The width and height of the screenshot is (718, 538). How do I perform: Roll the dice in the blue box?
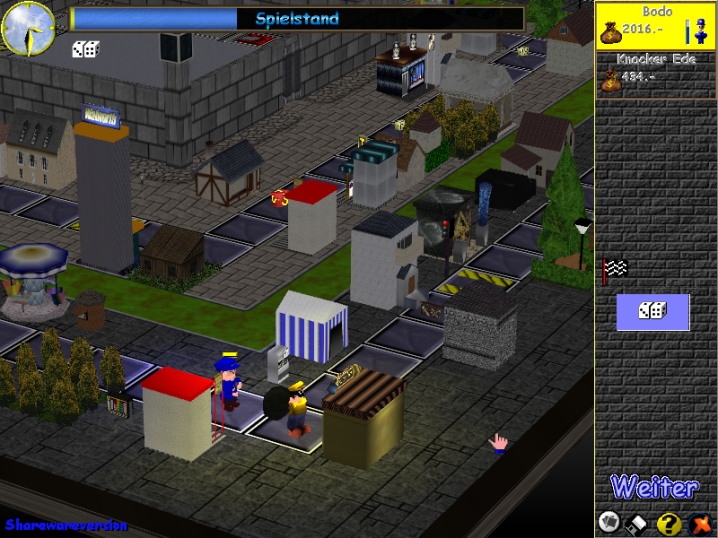click(x=652, y=312)
